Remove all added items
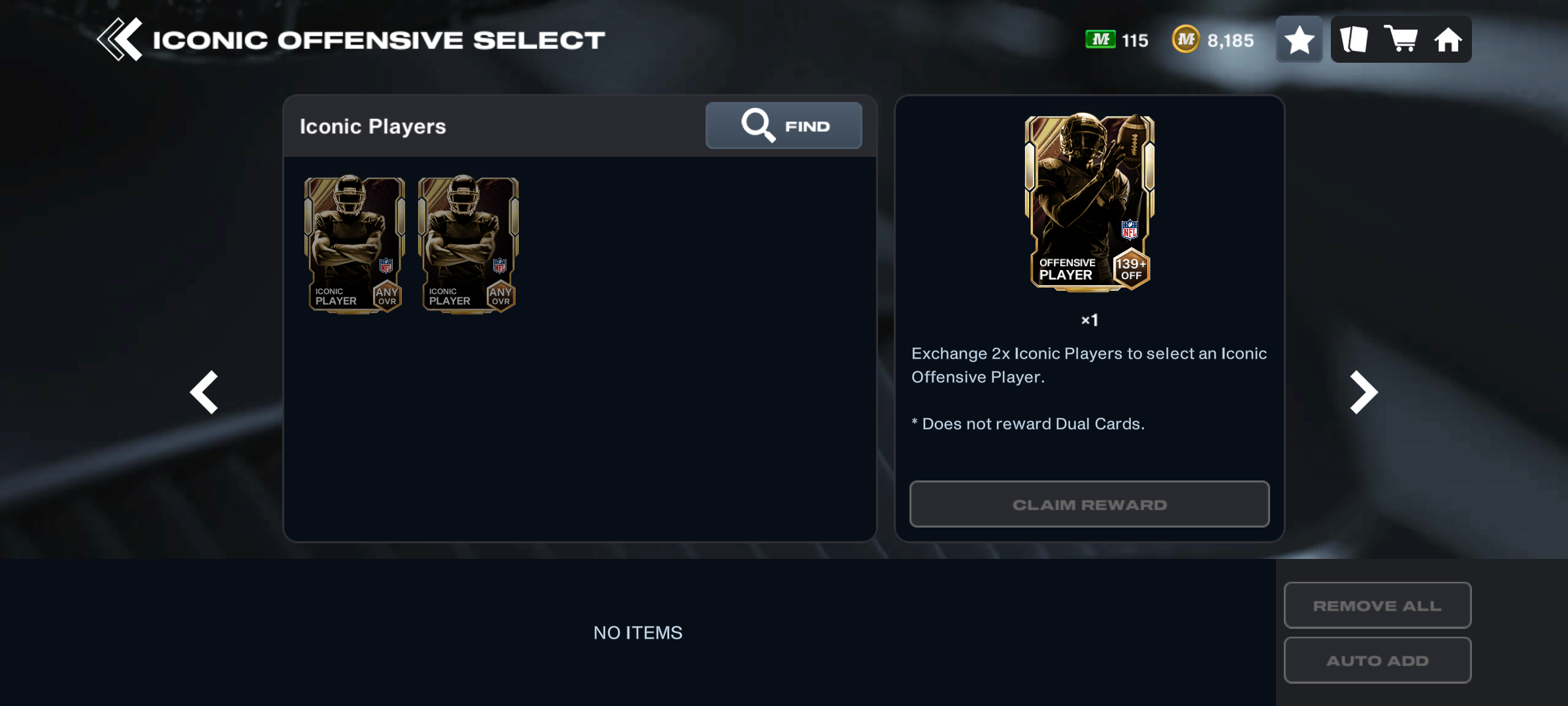Screen dimensions: 1568x706 1377,605
